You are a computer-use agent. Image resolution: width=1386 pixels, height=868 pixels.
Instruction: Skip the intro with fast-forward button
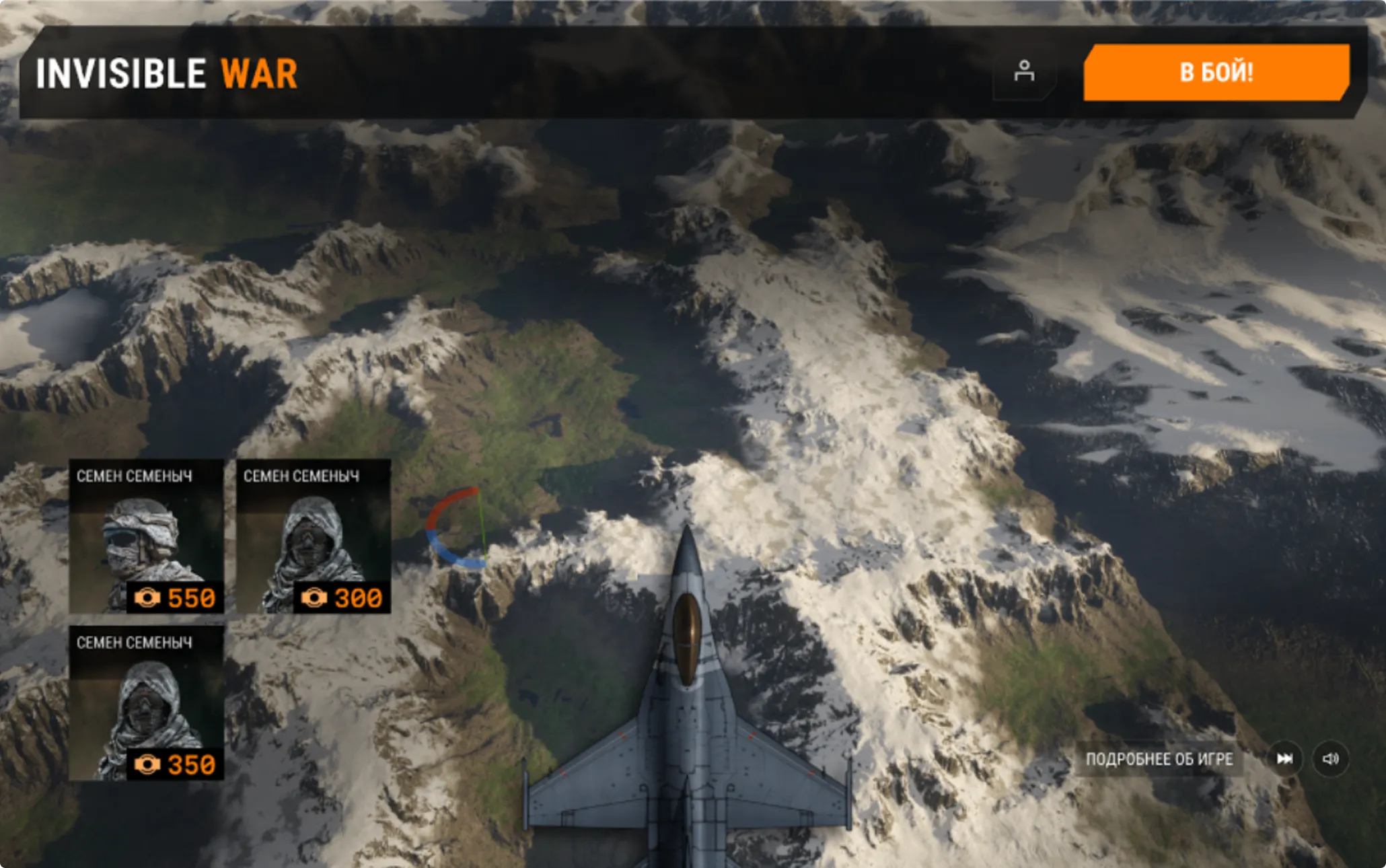click(x=1284, y=759)
